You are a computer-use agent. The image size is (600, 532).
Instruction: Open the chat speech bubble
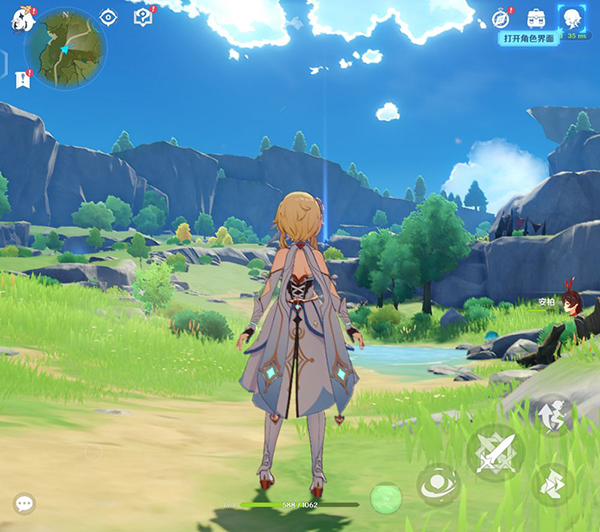point(24,504)
